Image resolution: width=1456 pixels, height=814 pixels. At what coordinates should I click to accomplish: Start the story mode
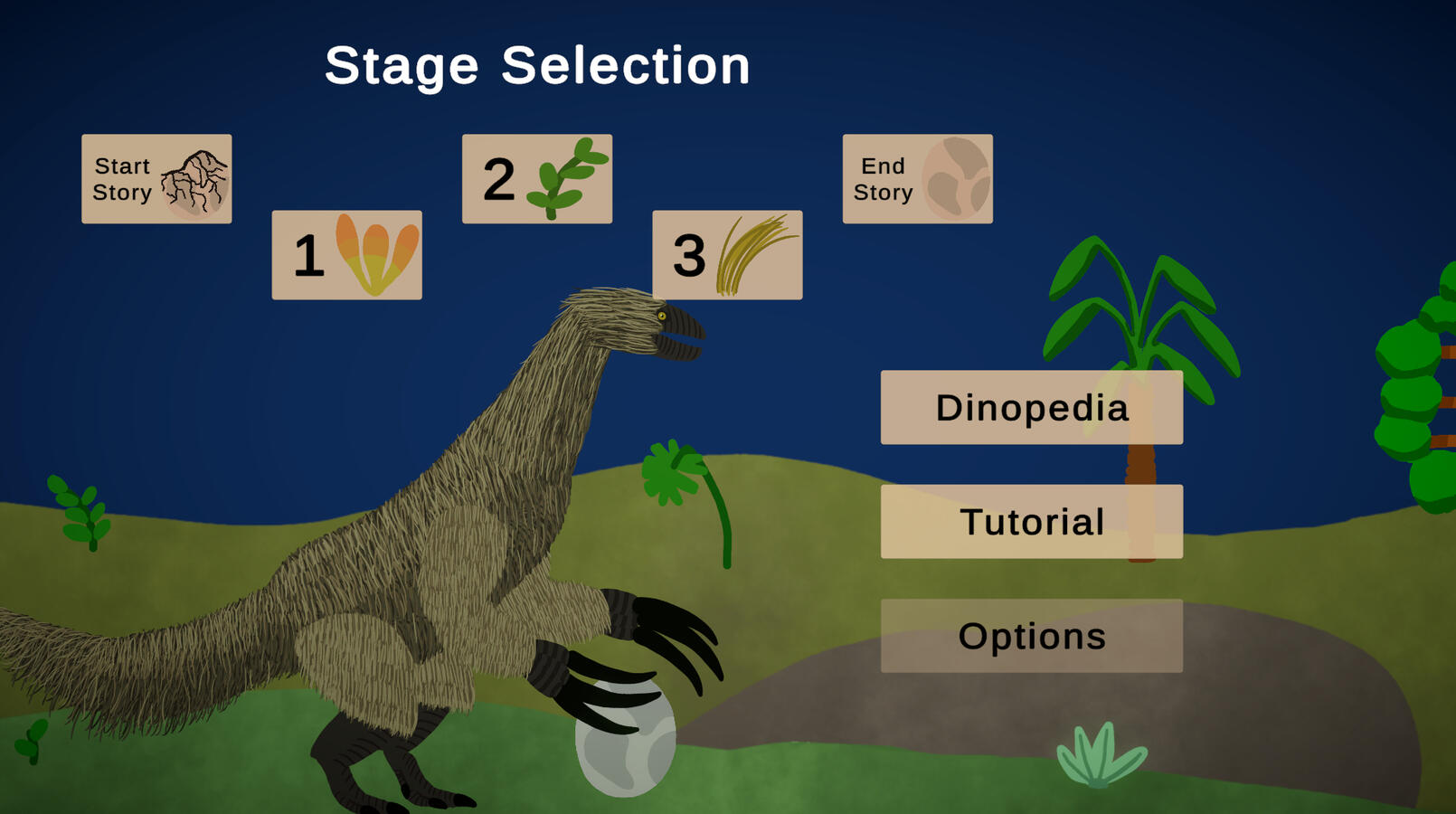(x=156, y=178)
